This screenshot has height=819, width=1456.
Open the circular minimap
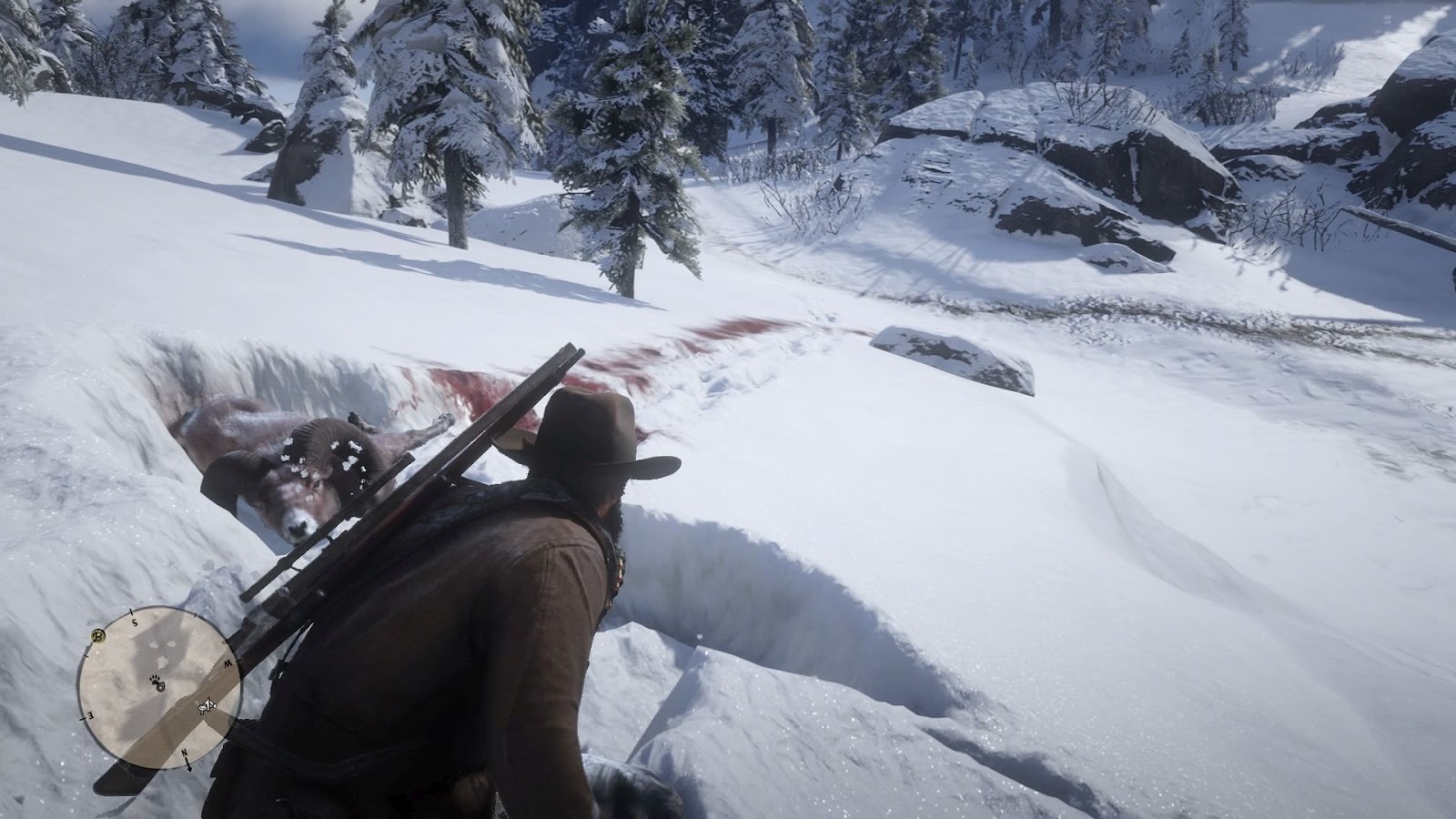159,685
